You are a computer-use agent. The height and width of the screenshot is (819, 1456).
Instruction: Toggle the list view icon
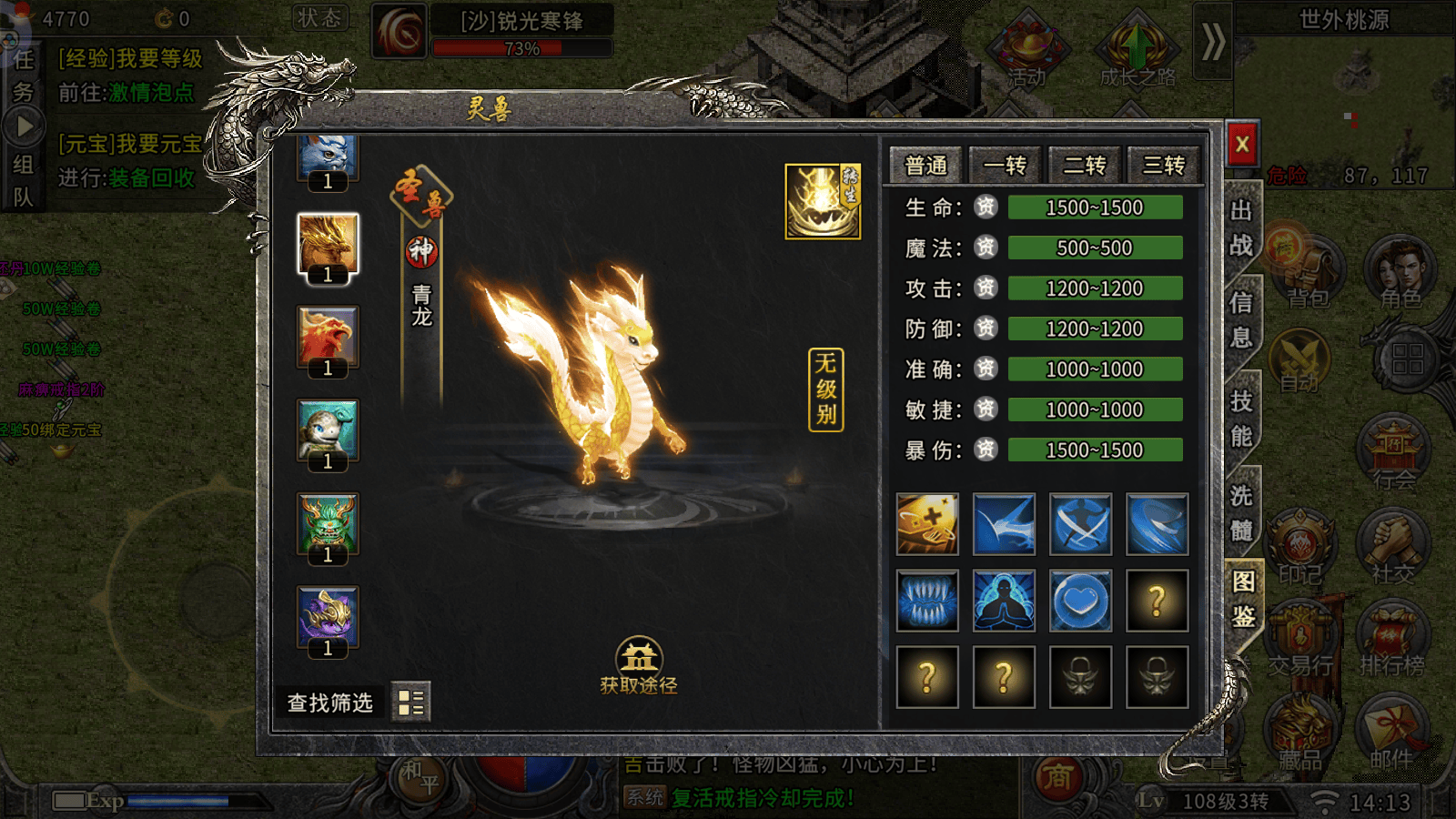[411, 703]
